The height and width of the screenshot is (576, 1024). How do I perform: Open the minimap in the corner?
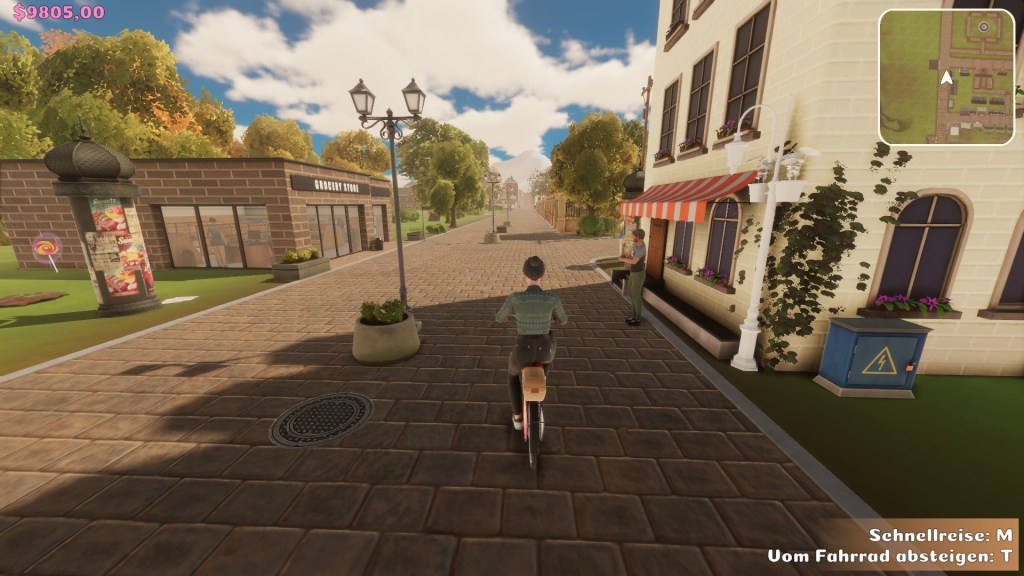pos(946,77)
